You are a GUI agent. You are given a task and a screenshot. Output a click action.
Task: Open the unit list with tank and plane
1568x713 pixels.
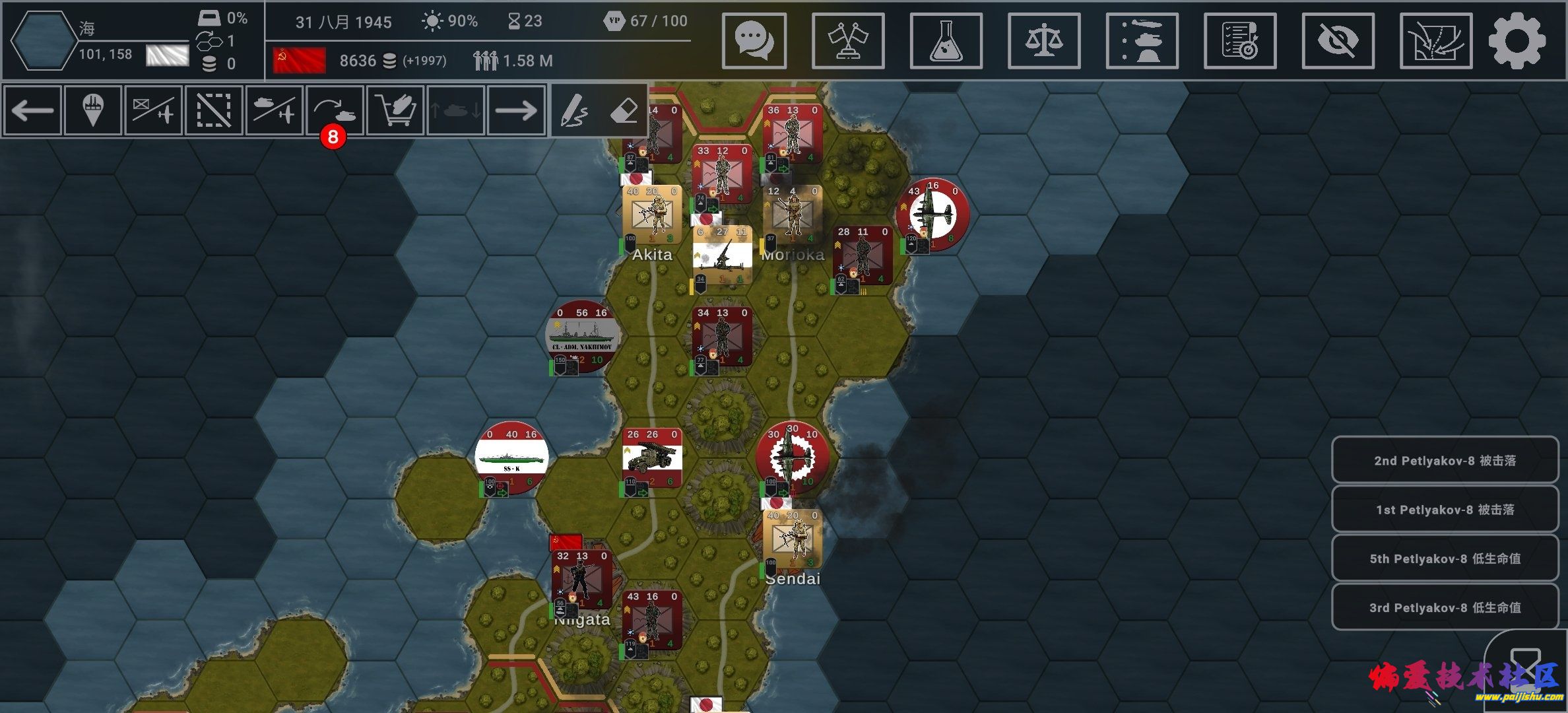(x=1142, y=41)
